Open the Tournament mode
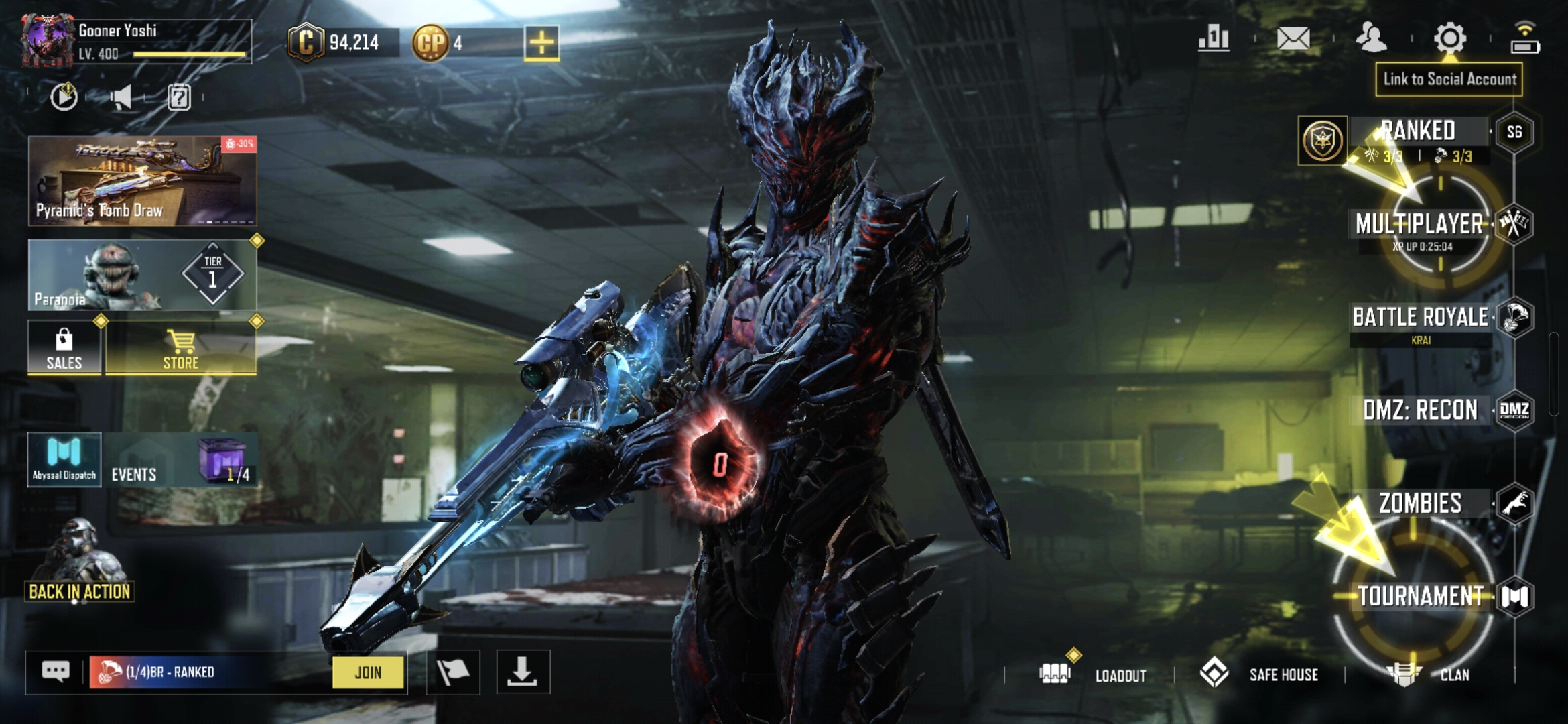This screenshot has width=1568, height=724. tap(1421, 596)
